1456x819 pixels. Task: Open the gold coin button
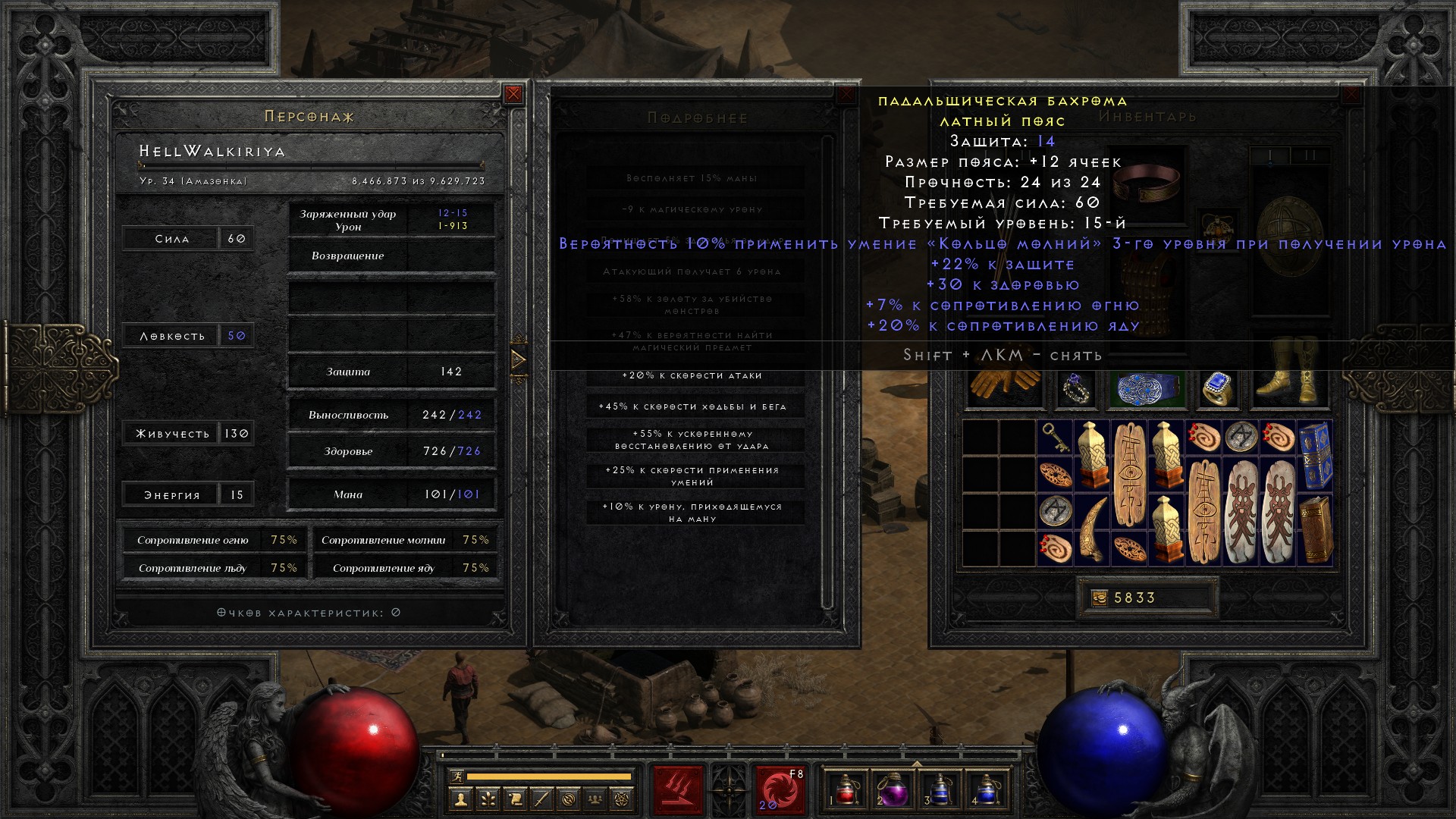(x=1099, y=598)
